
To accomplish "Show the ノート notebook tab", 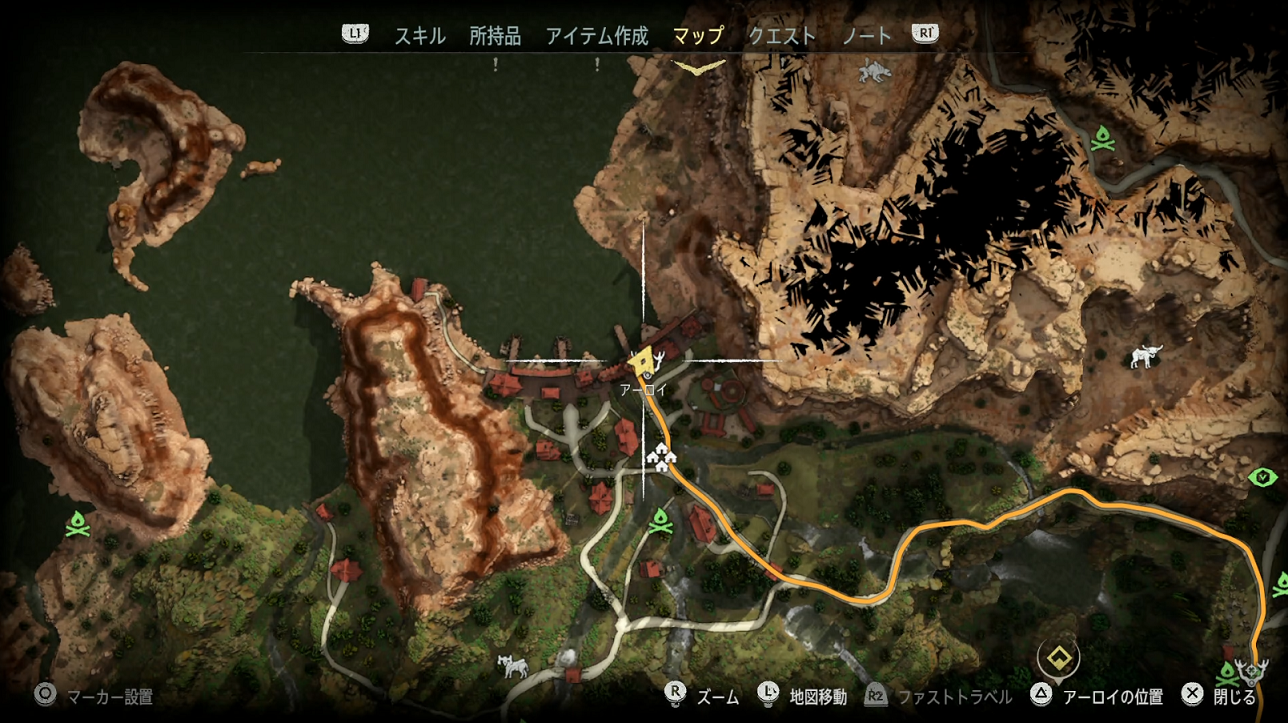I will 866,36.
